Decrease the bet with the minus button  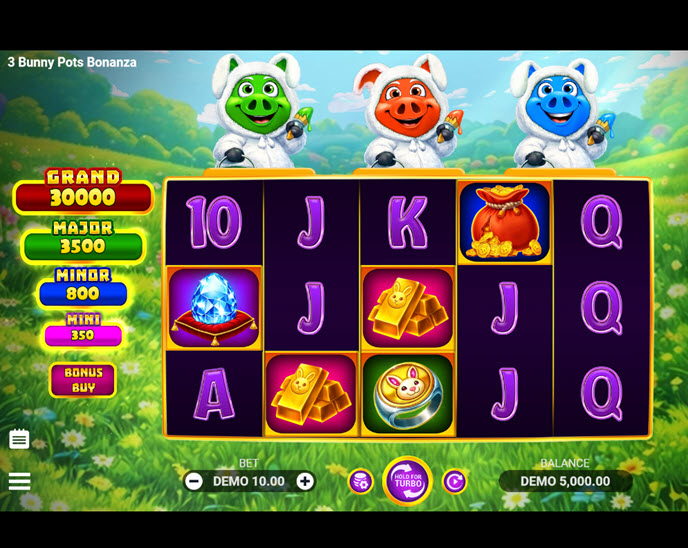click(194, 481)
